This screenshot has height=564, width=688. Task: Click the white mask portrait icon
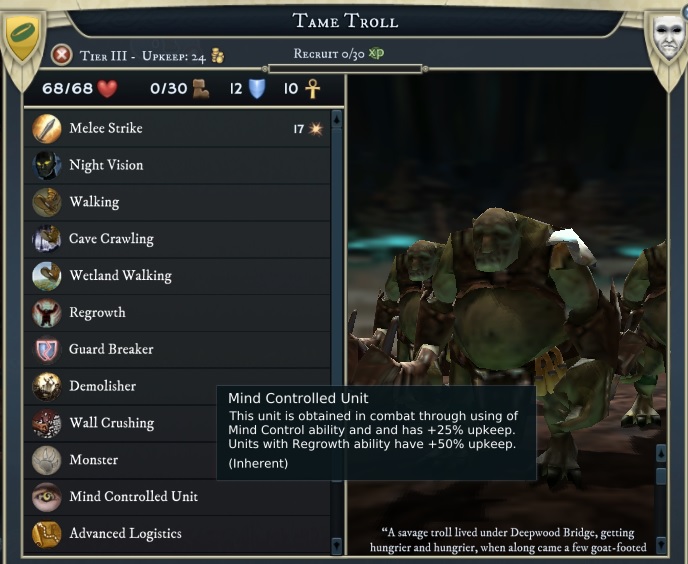[667, 37]
